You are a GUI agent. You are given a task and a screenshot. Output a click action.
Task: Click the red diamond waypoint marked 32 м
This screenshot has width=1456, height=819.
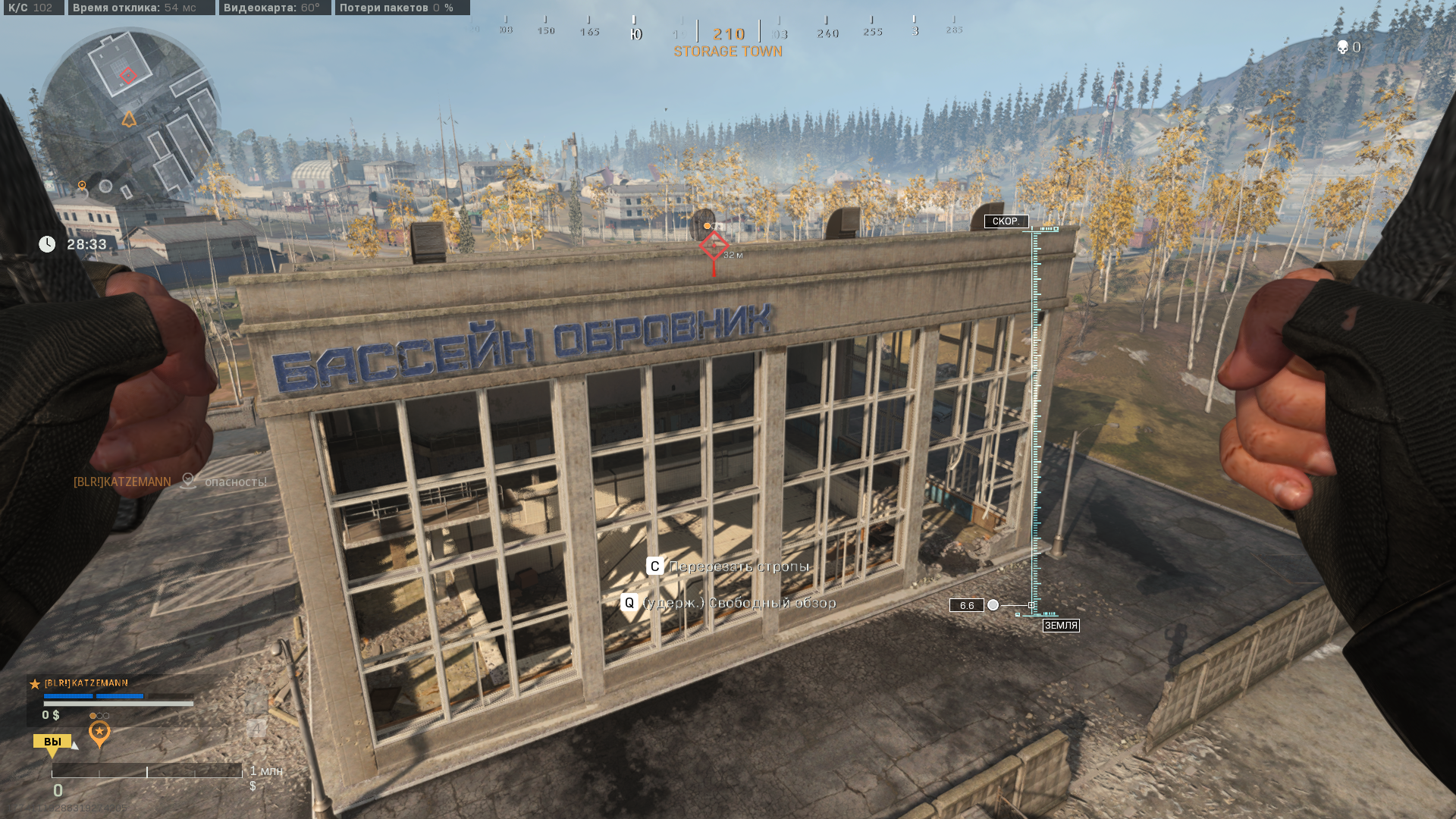714,246
